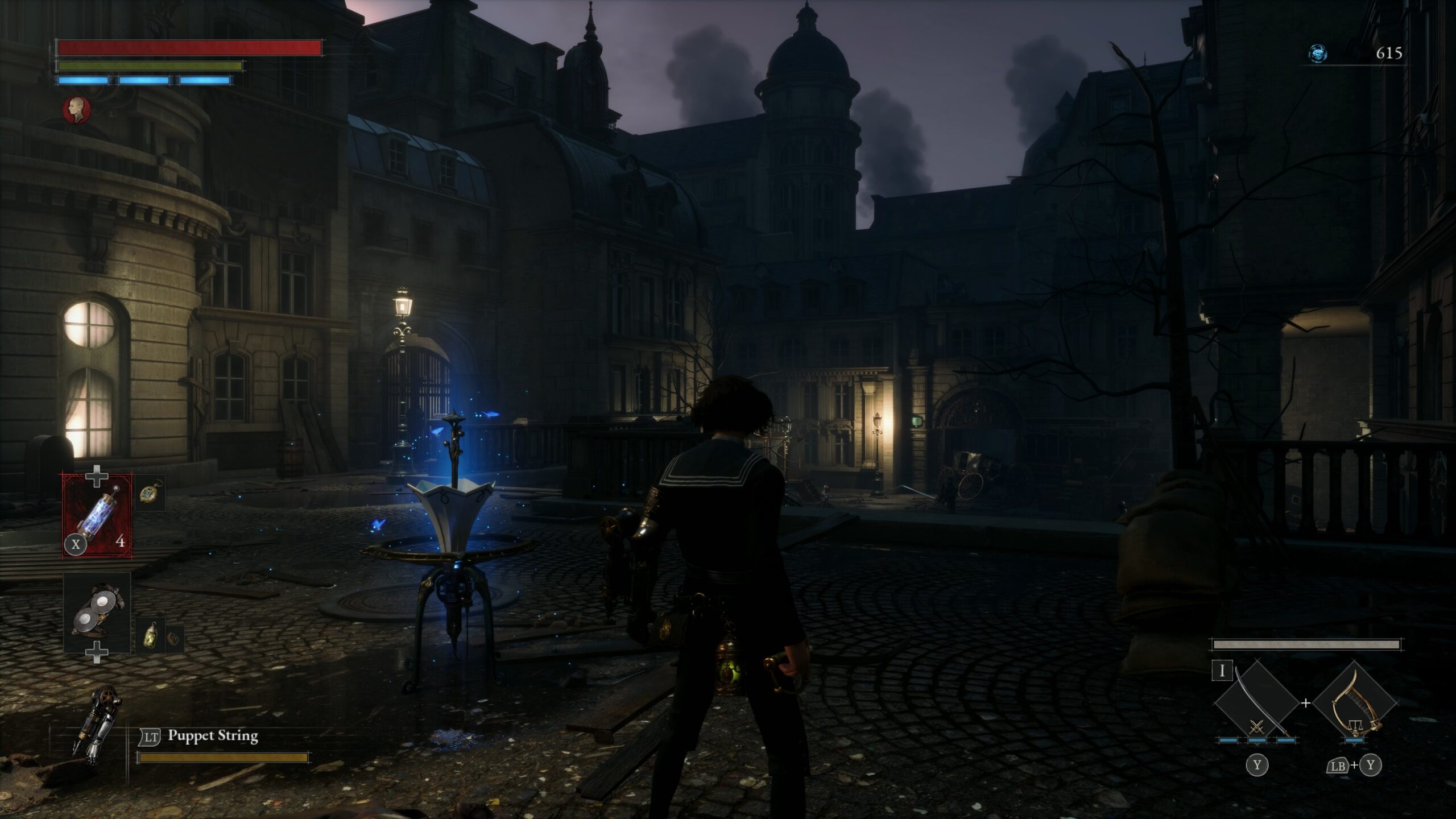The height and width of the screenshot is (819, 1456).
Task: Select the grinder item slot
Action: pos(97,612)
